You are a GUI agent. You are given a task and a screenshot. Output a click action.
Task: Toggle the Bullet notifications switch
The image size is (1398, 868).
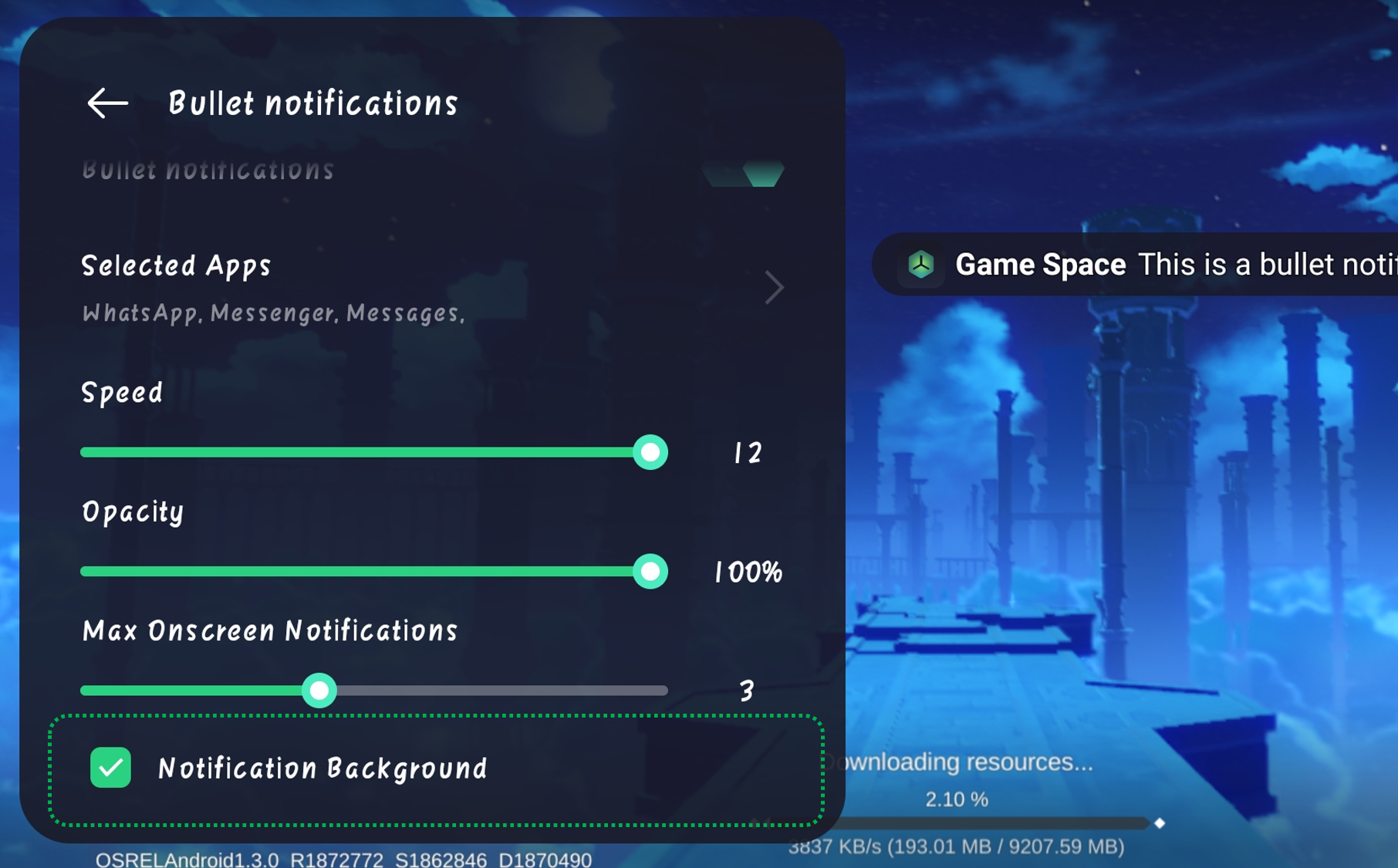[744, 174]
